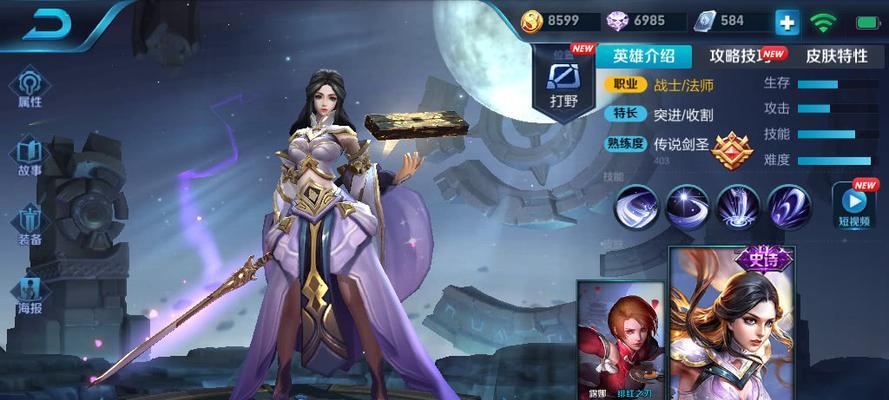Open the 故事 story page
Viewport: 889px width, 400px height.
tap(30, 155)
